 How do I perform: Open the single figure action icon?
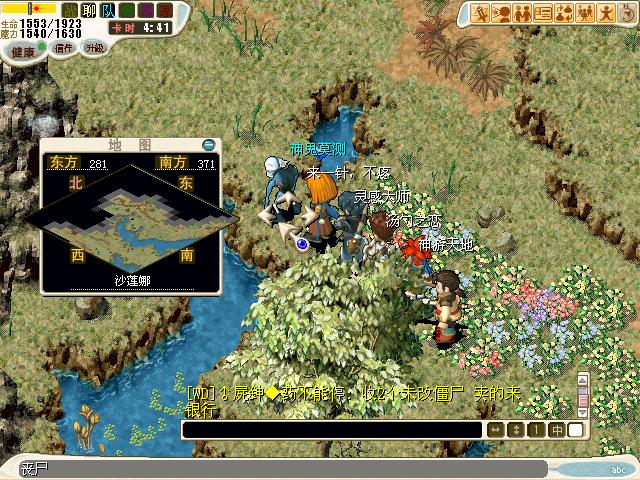pos(606,13)
